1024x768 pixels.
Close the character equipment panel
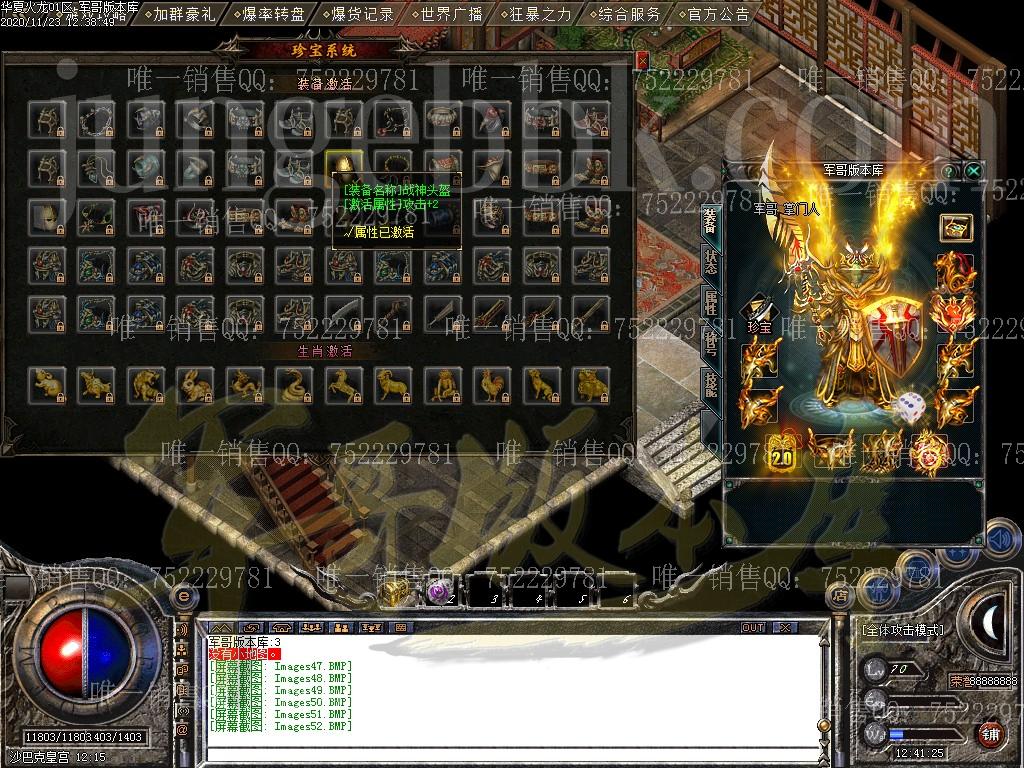[973, 170]
